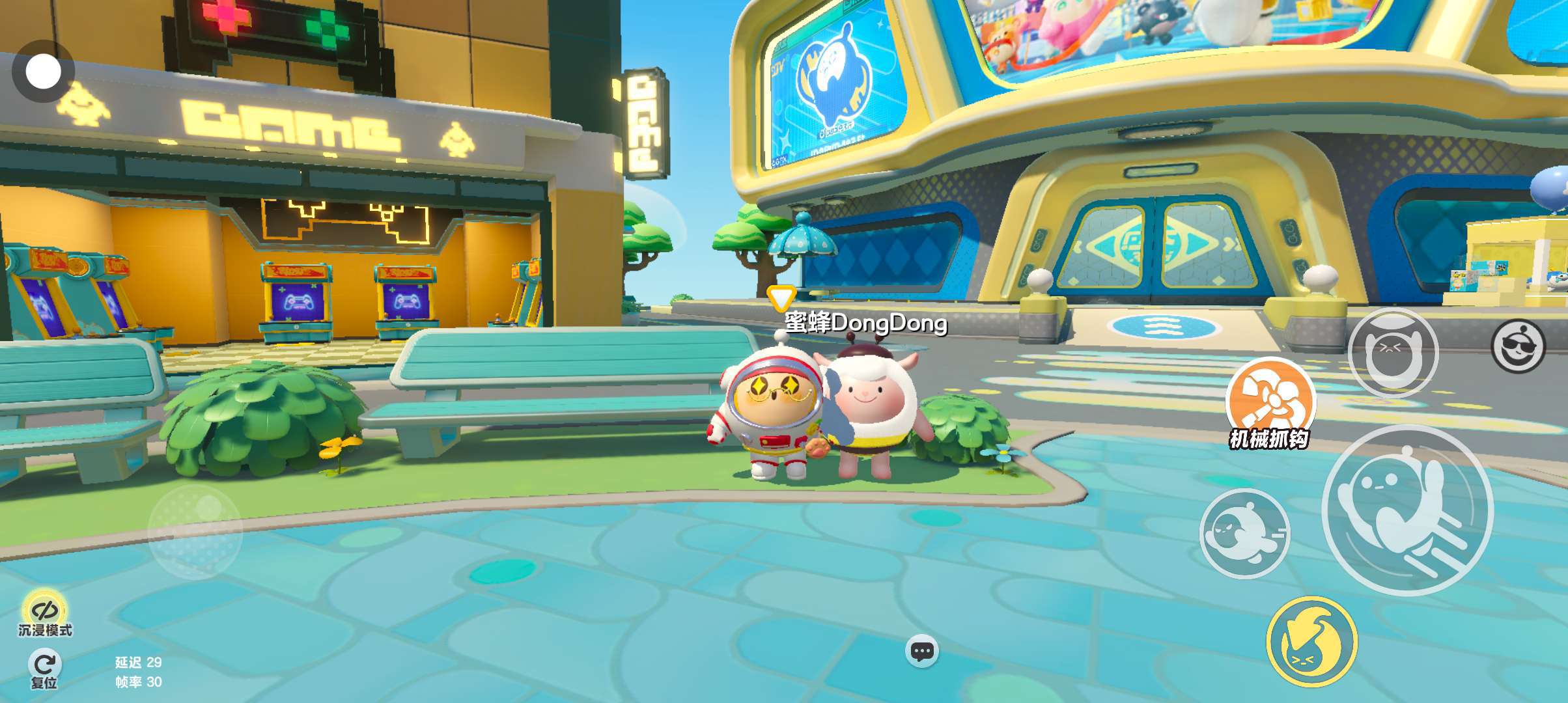Tap the squinting face action button
Viewport: 1568px width, 703px height.
point(1393,353)
